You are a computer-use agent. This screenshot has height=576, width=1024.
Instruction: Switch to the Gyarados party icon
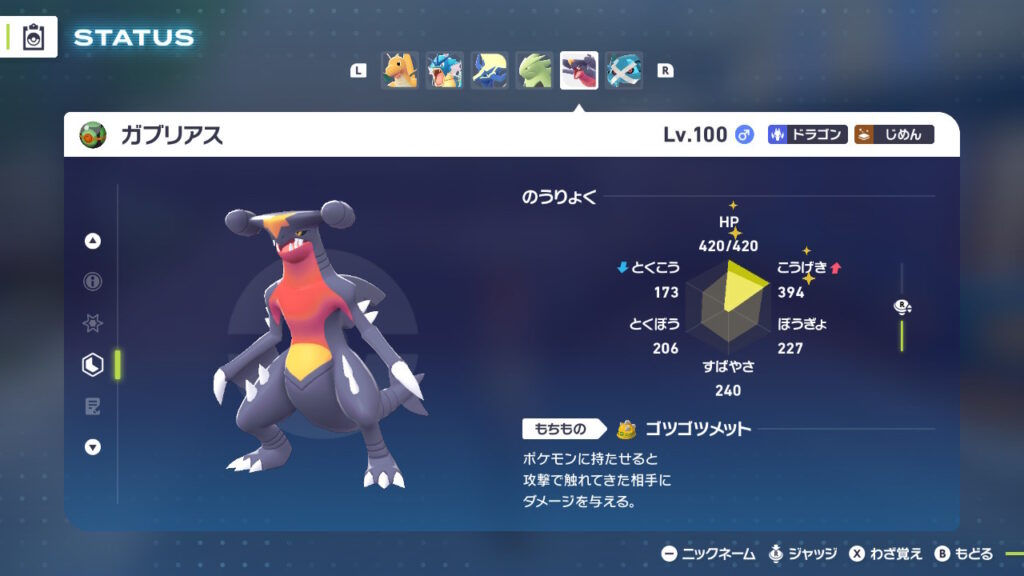(x=444, y=71)
